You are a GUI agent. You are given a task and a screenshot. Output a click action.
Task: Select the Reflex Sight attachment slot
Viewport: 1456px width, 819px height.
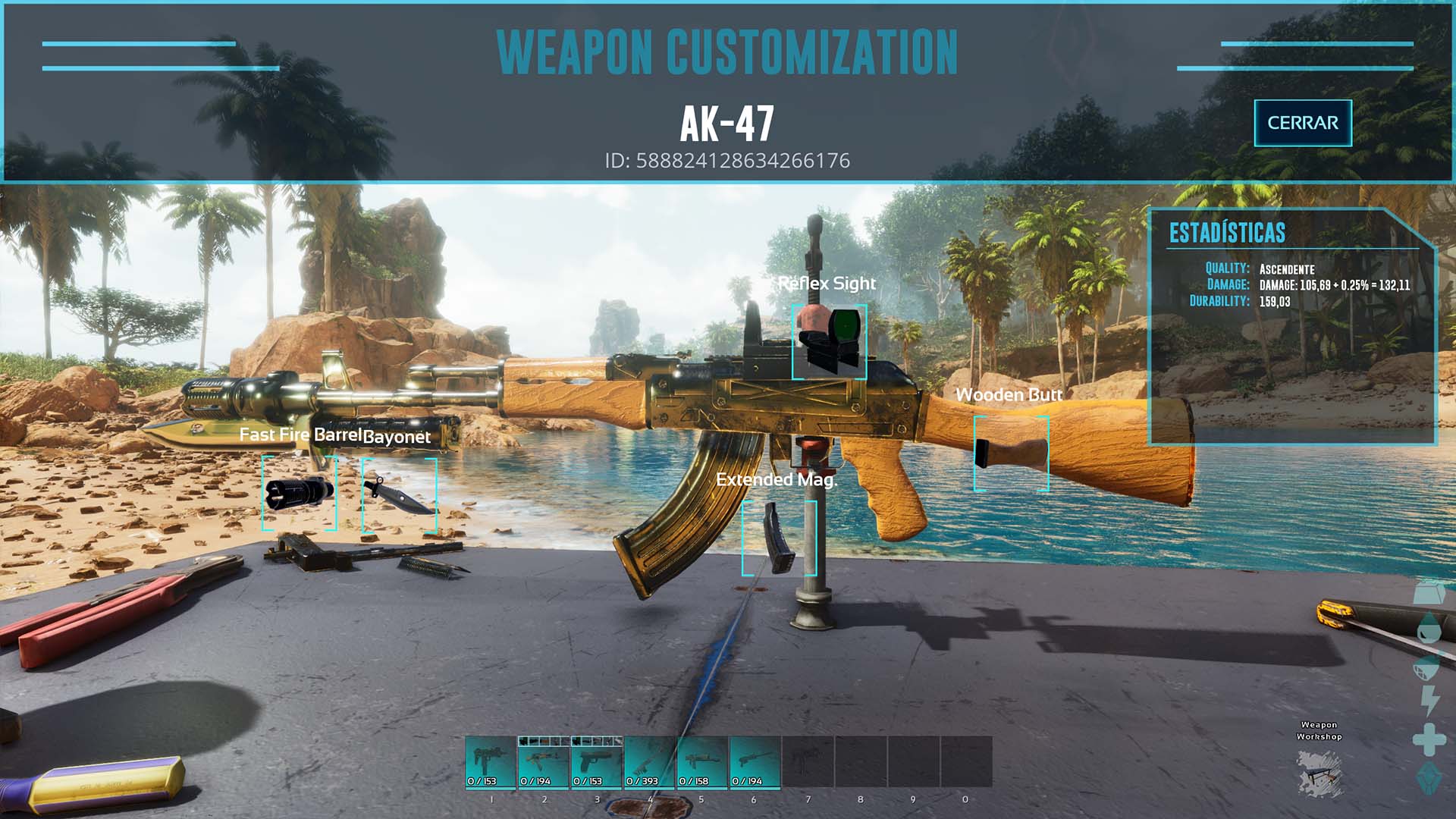(829, 341)
